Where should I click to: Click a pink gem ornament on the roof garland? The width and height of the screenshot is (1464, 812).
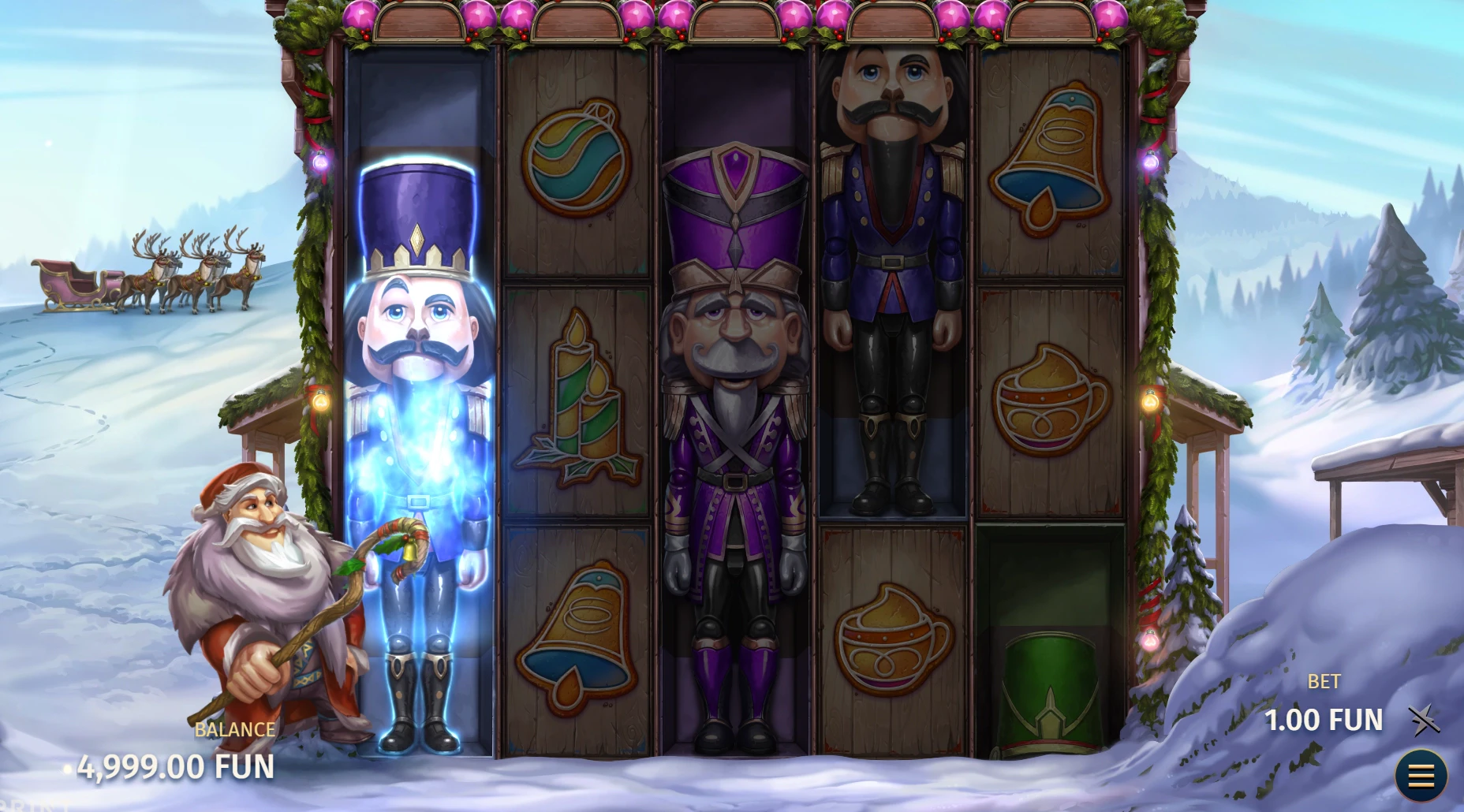click(363, 14)
